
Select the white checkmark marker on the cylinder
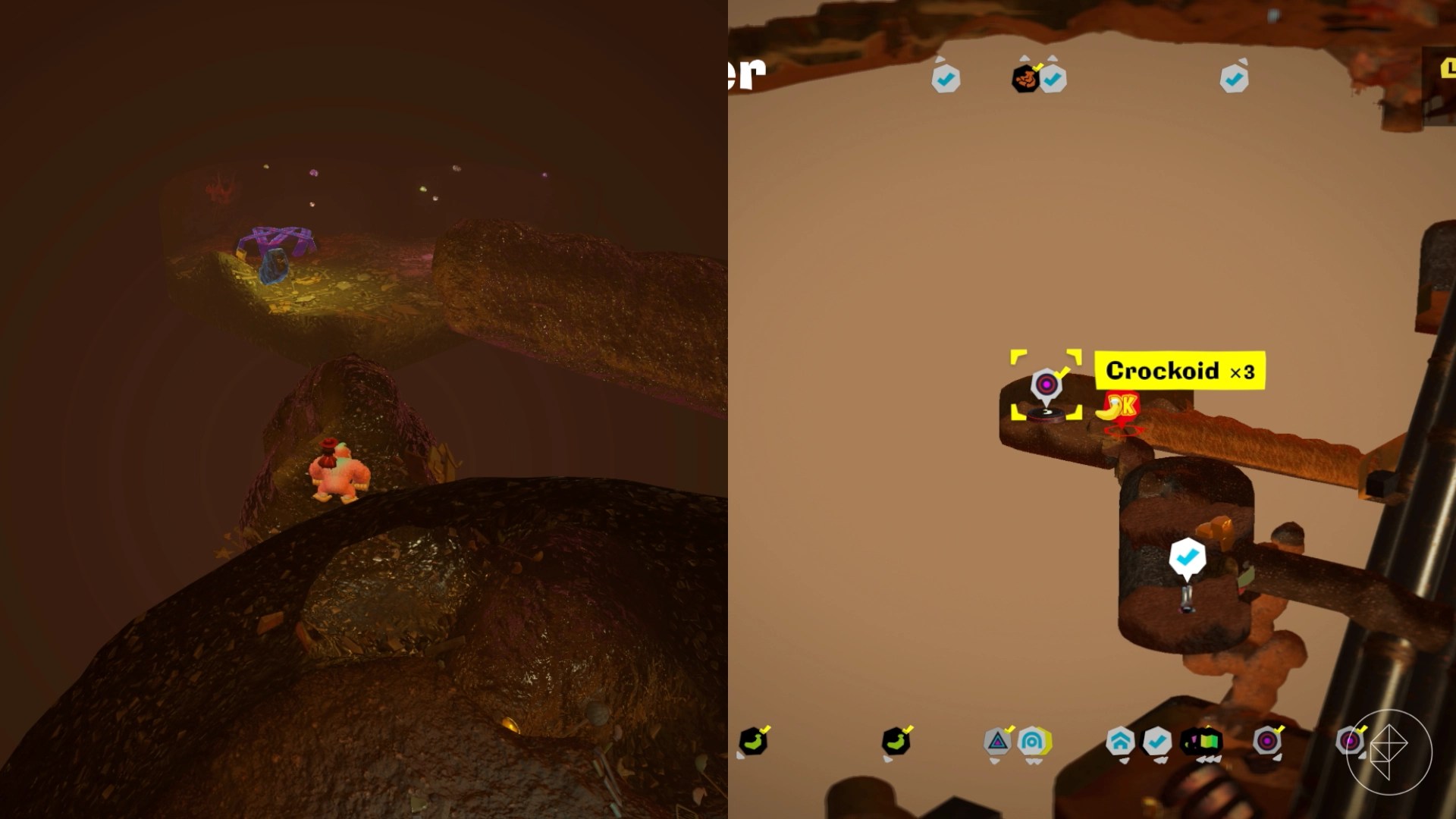[x=1187, y=557]
